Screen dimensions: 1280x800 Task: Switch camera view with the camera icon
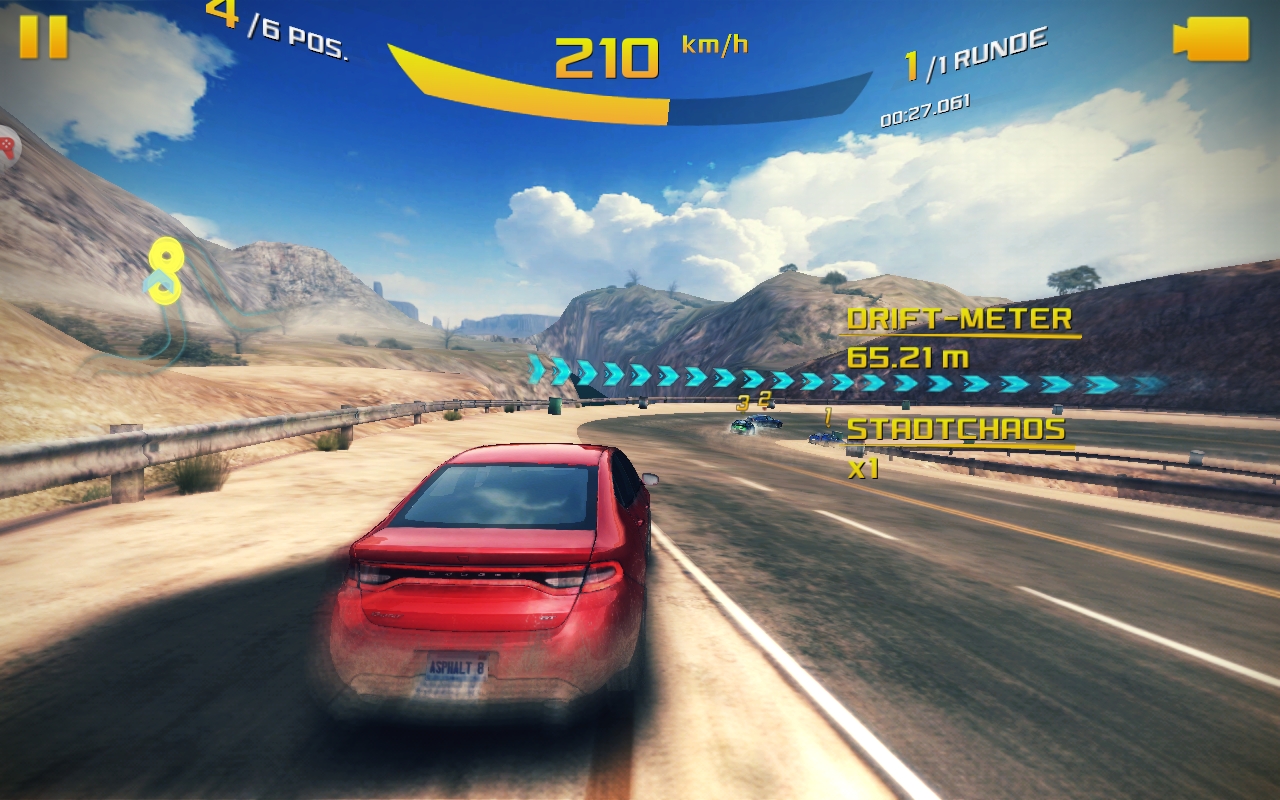(1211, 39)
